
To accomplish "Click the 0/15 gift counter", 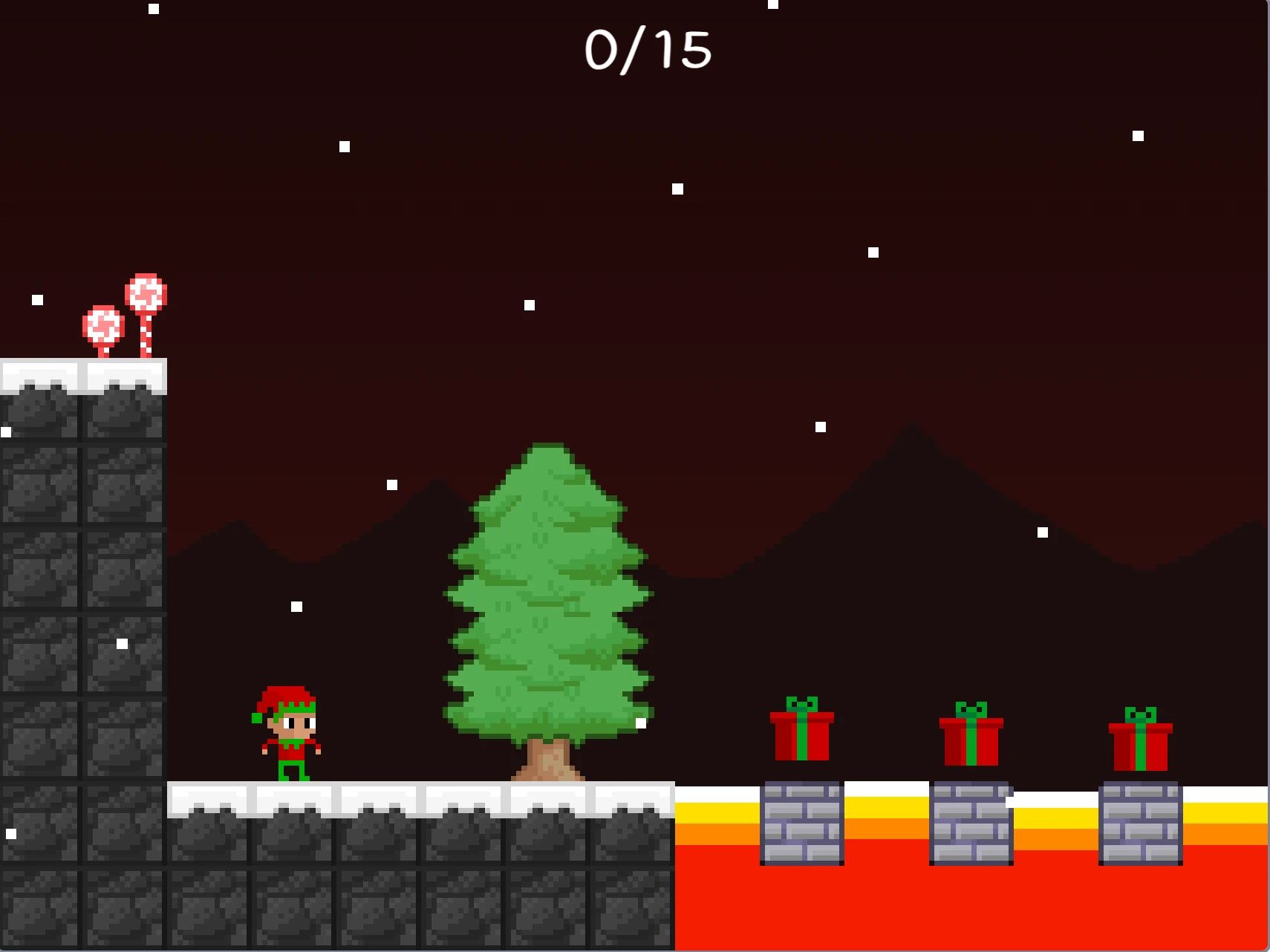I will [x=648, y=50].
